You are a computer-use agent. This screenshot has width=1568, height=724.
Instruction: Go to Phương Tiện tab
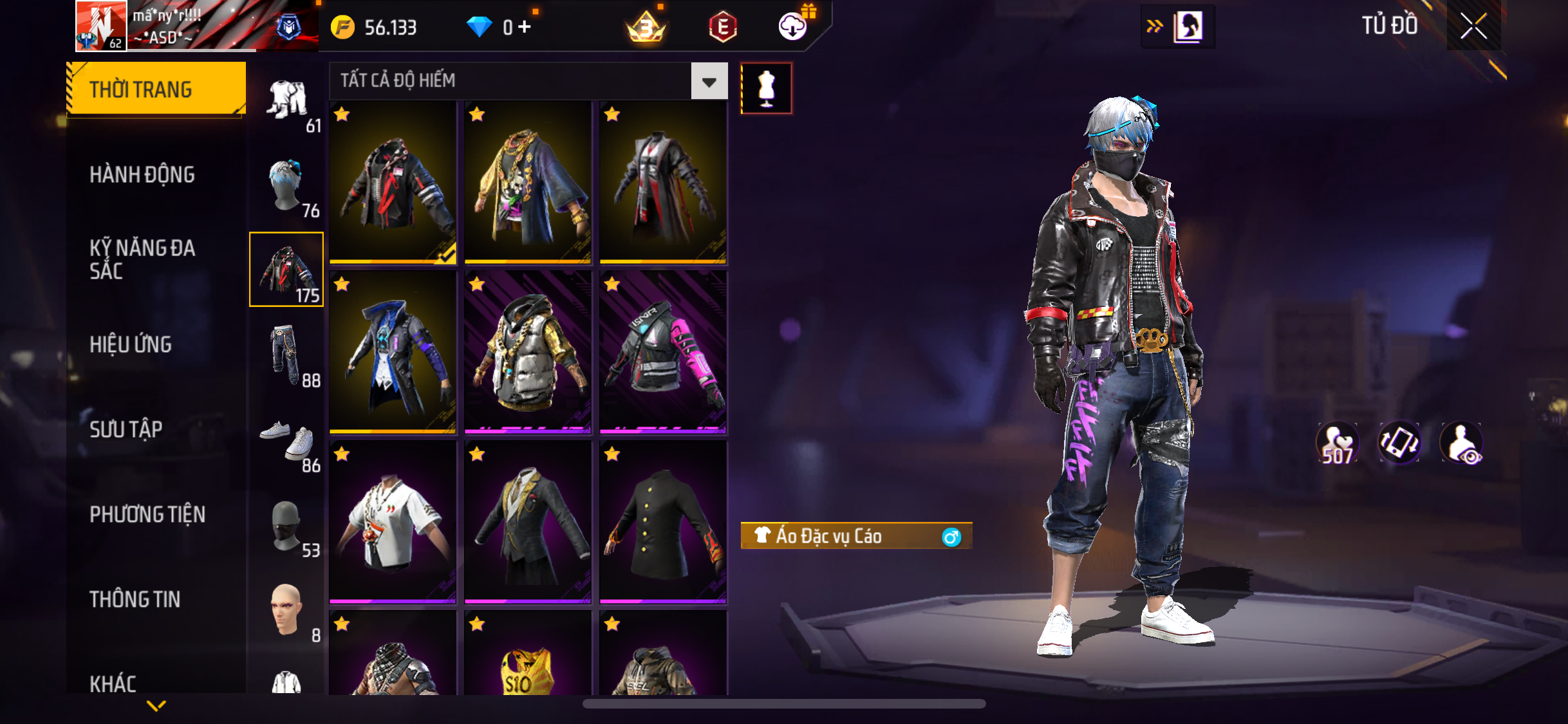(x=147, y=514)
